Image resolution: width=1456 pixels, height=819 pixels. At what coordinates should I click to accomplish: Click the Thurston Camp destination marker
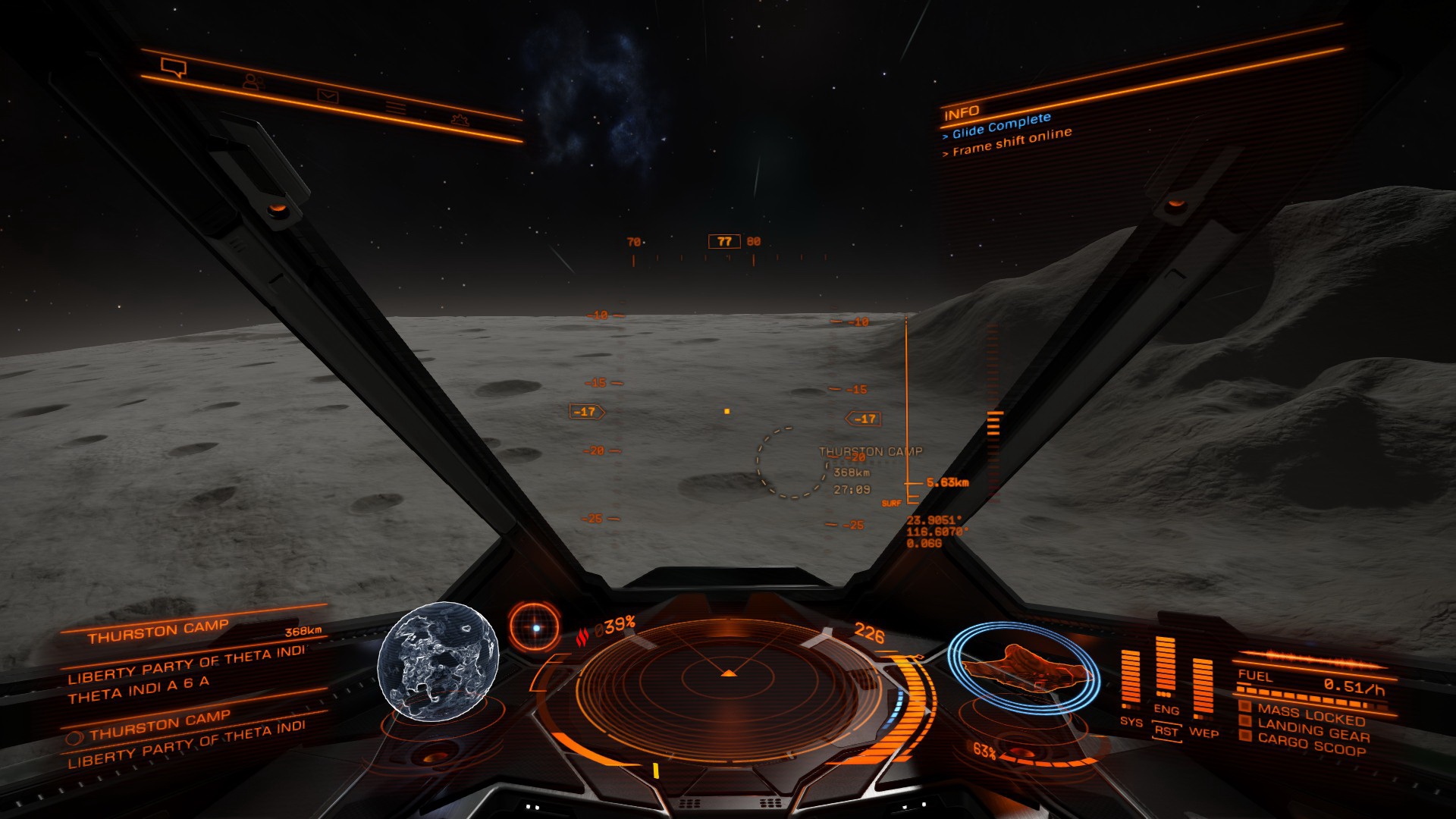792,461
